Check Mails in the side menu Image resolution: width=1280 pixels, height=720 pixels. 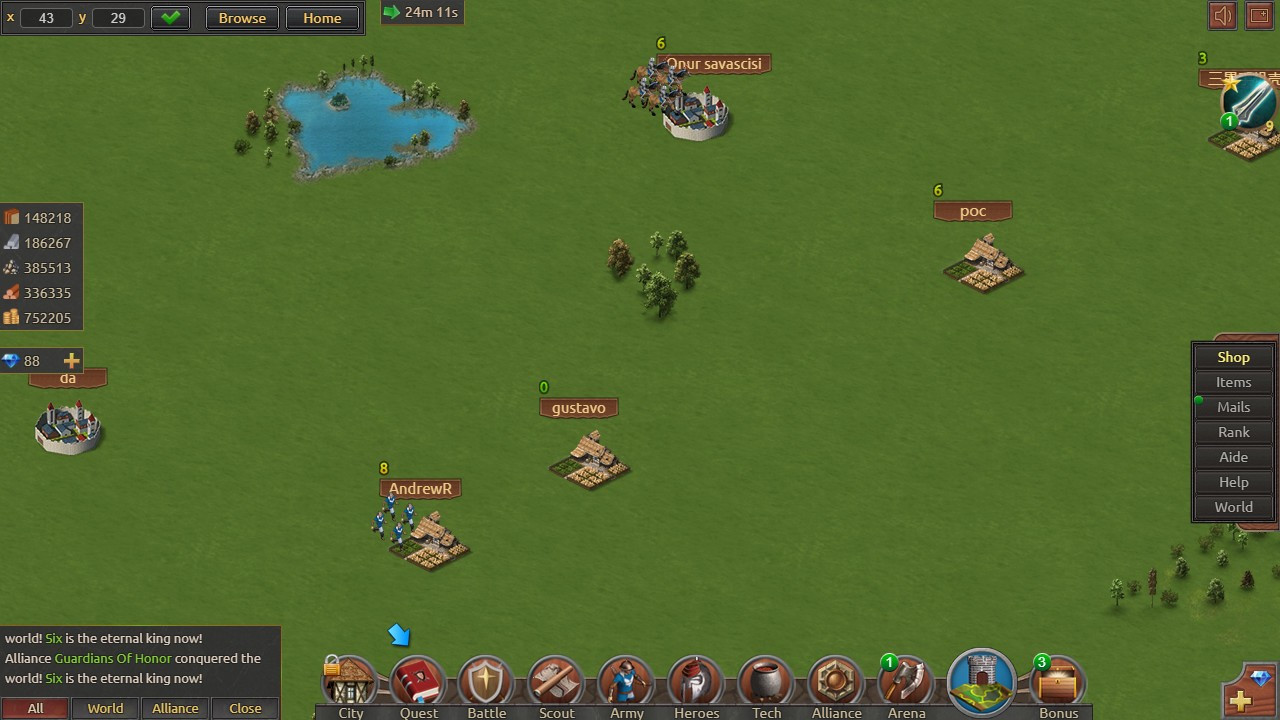click(x=1233, y=407)
